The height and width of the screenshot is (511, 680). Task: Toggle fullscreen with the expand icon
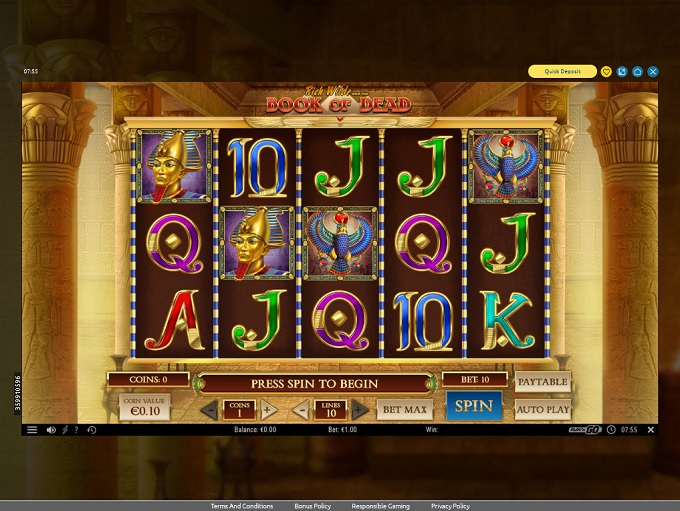click(x=622, y=72)
